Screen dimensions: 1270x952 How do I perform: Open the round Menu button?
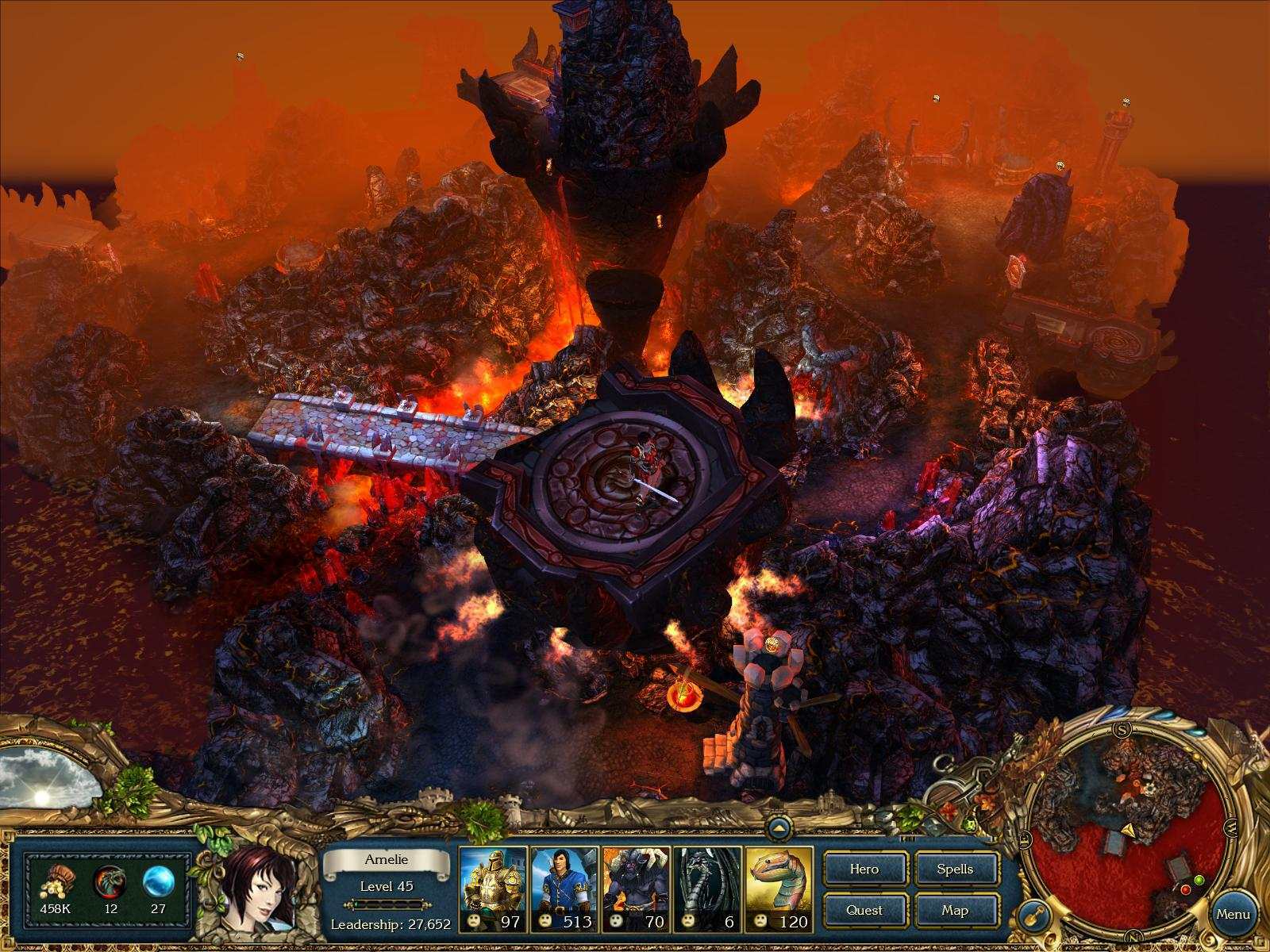[1233, 914]
